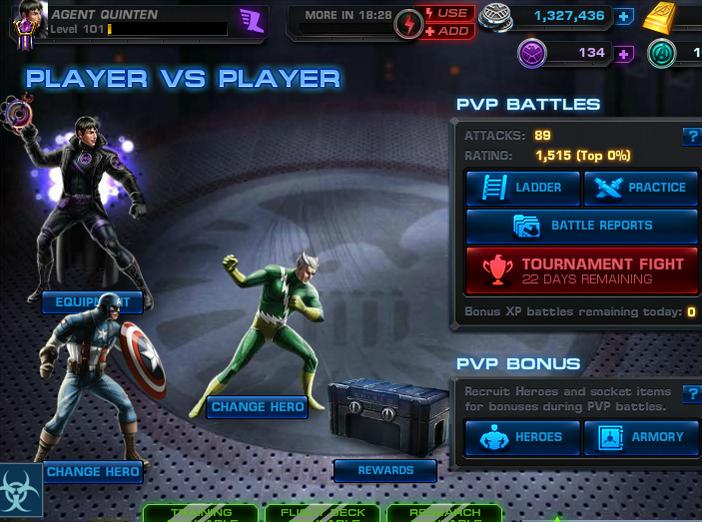Start a Practice battle
This screenshot has width=702, height=522.
tap(640, 187)
